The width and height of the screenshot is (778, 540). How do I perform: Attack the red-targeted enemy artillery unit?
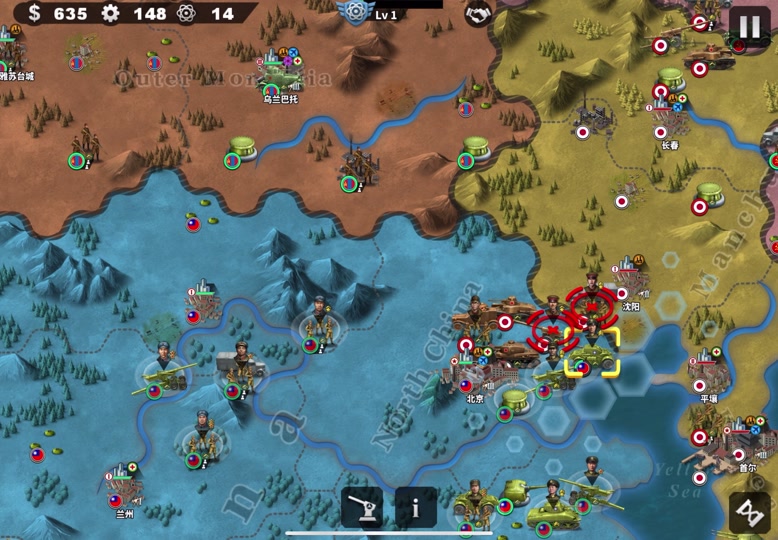(x=551, y=328)
